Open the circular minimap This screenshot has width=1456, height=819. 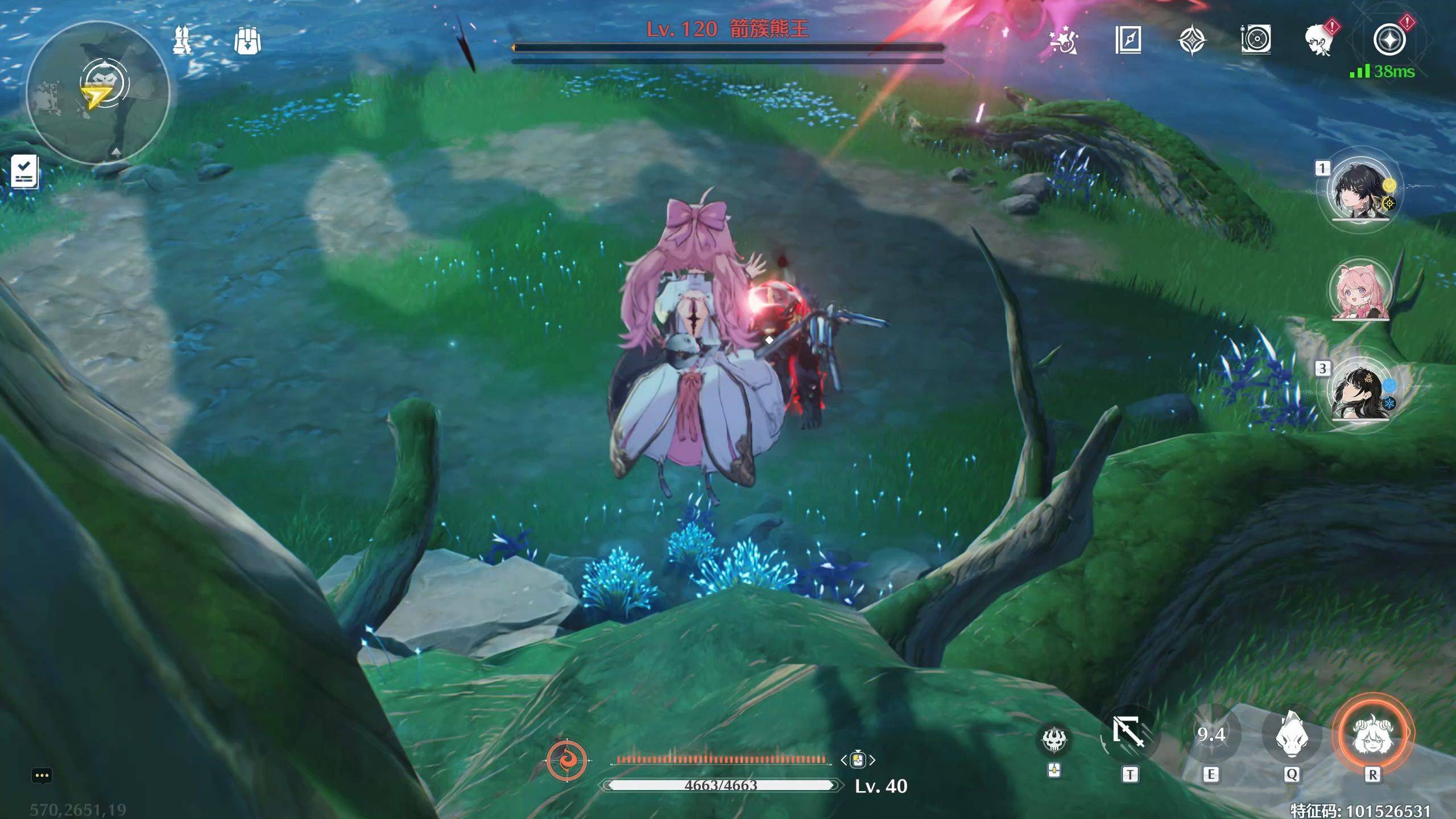point(98,93)
